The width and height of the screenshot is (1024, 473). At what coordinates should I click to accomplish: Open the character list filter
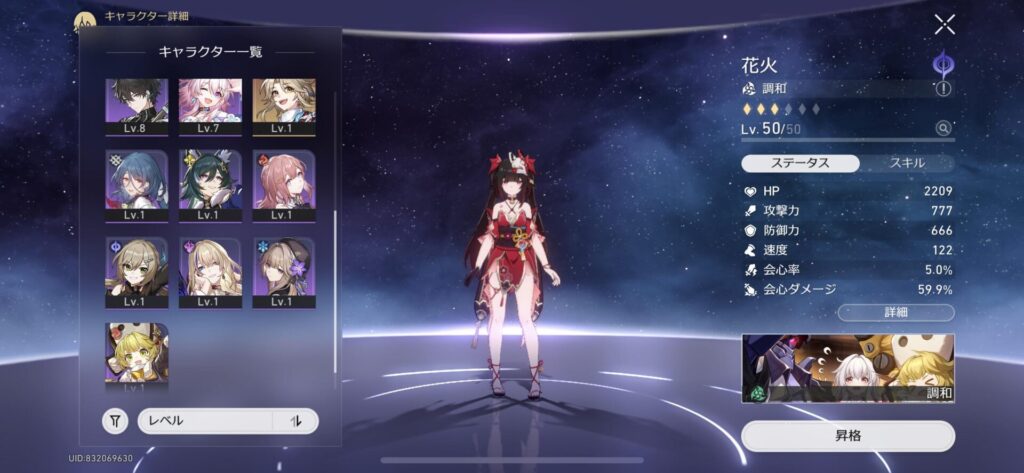[116, 421]
